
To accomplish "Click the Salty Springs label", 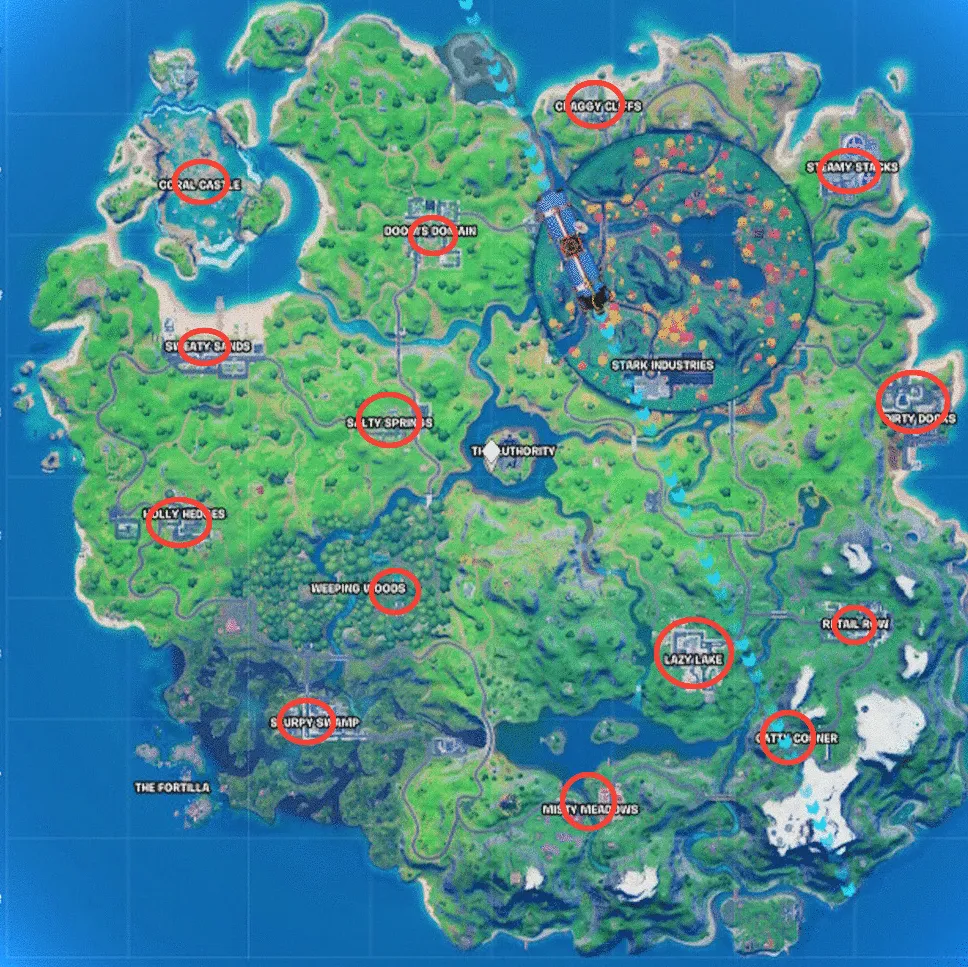I will [x=389, y=423].
